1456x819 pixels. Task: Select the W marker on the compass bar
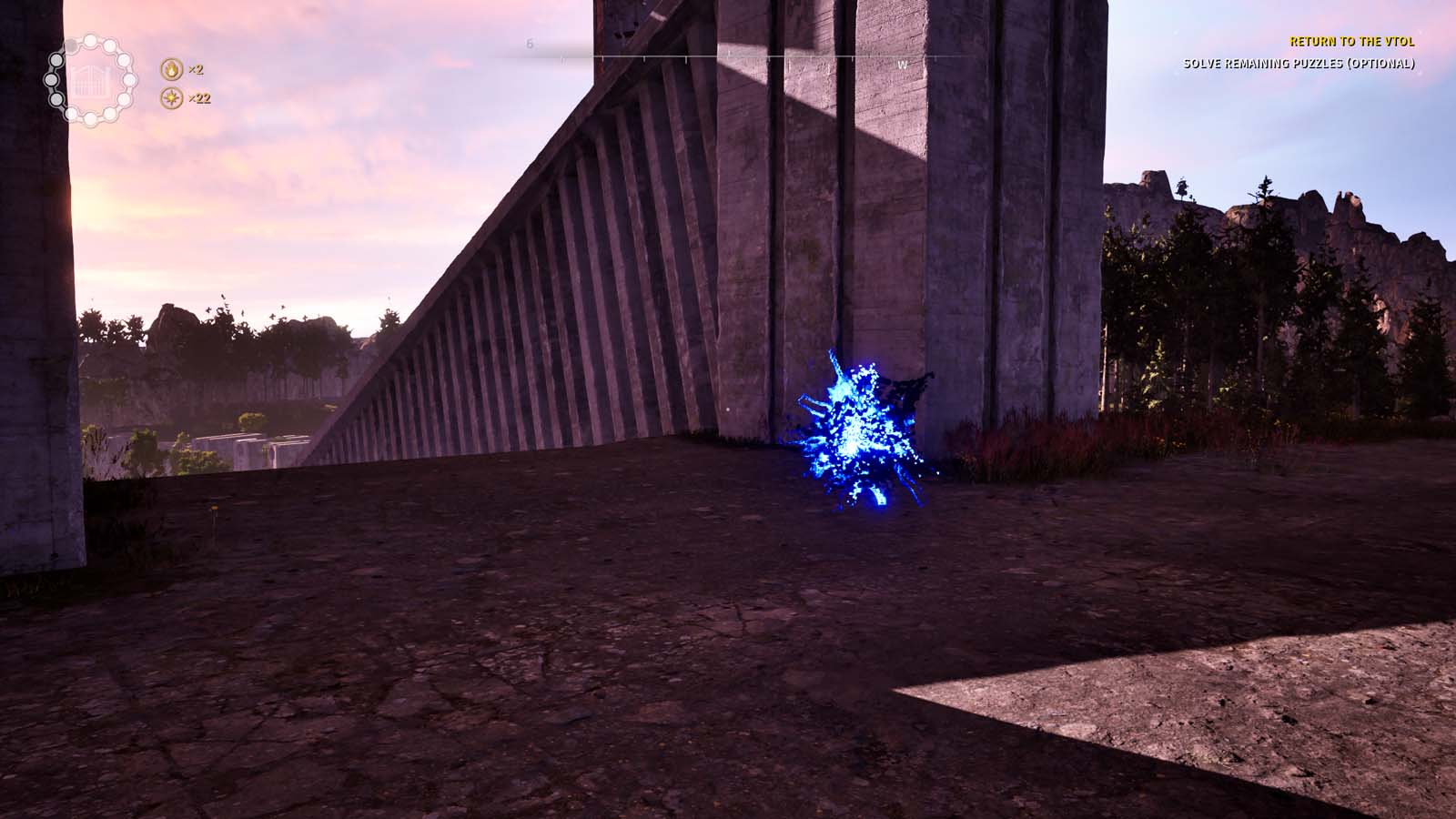[902, 64]
